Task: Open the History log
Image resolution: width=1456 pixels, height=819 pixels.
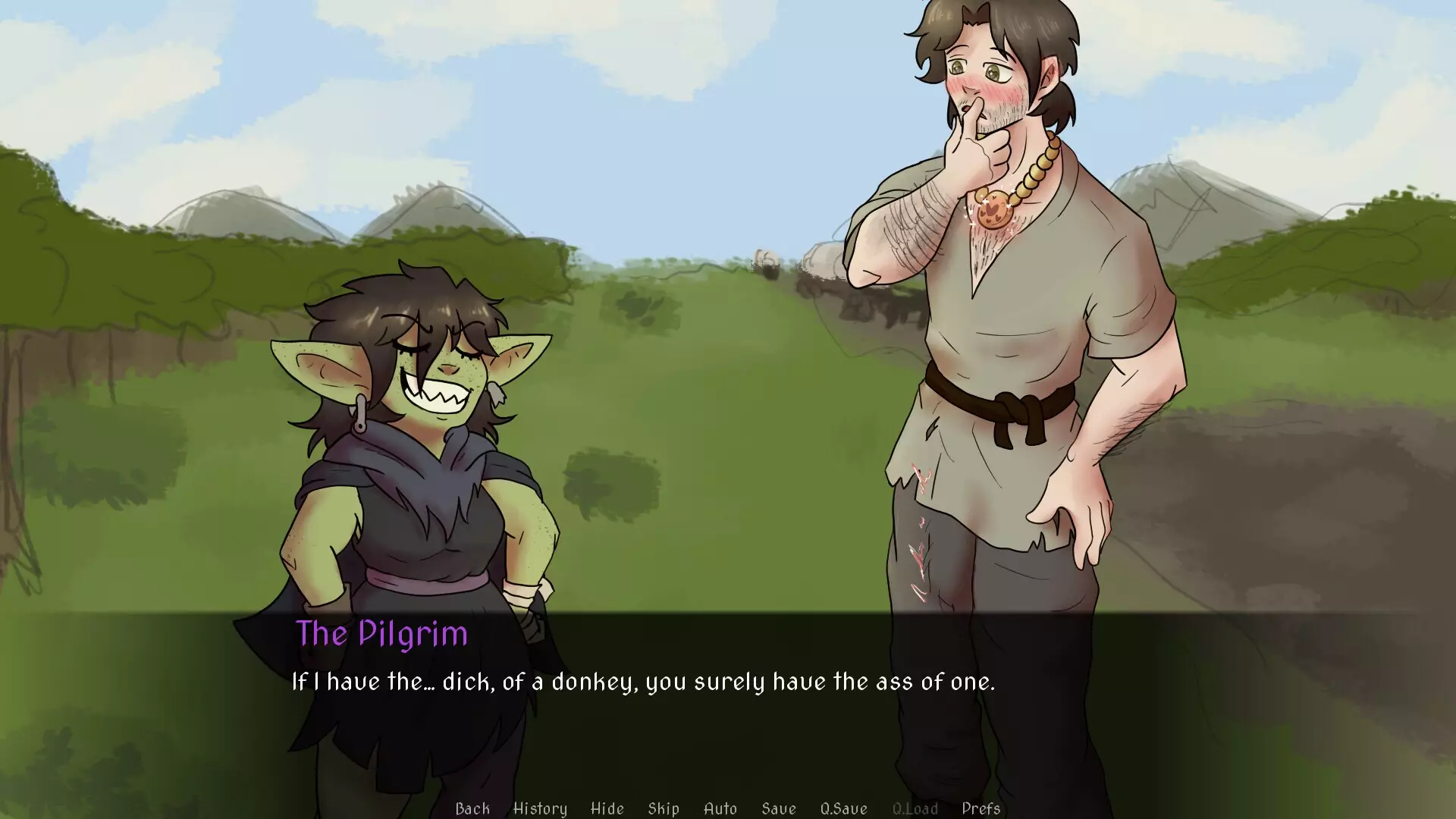Action: pos(540,808)
